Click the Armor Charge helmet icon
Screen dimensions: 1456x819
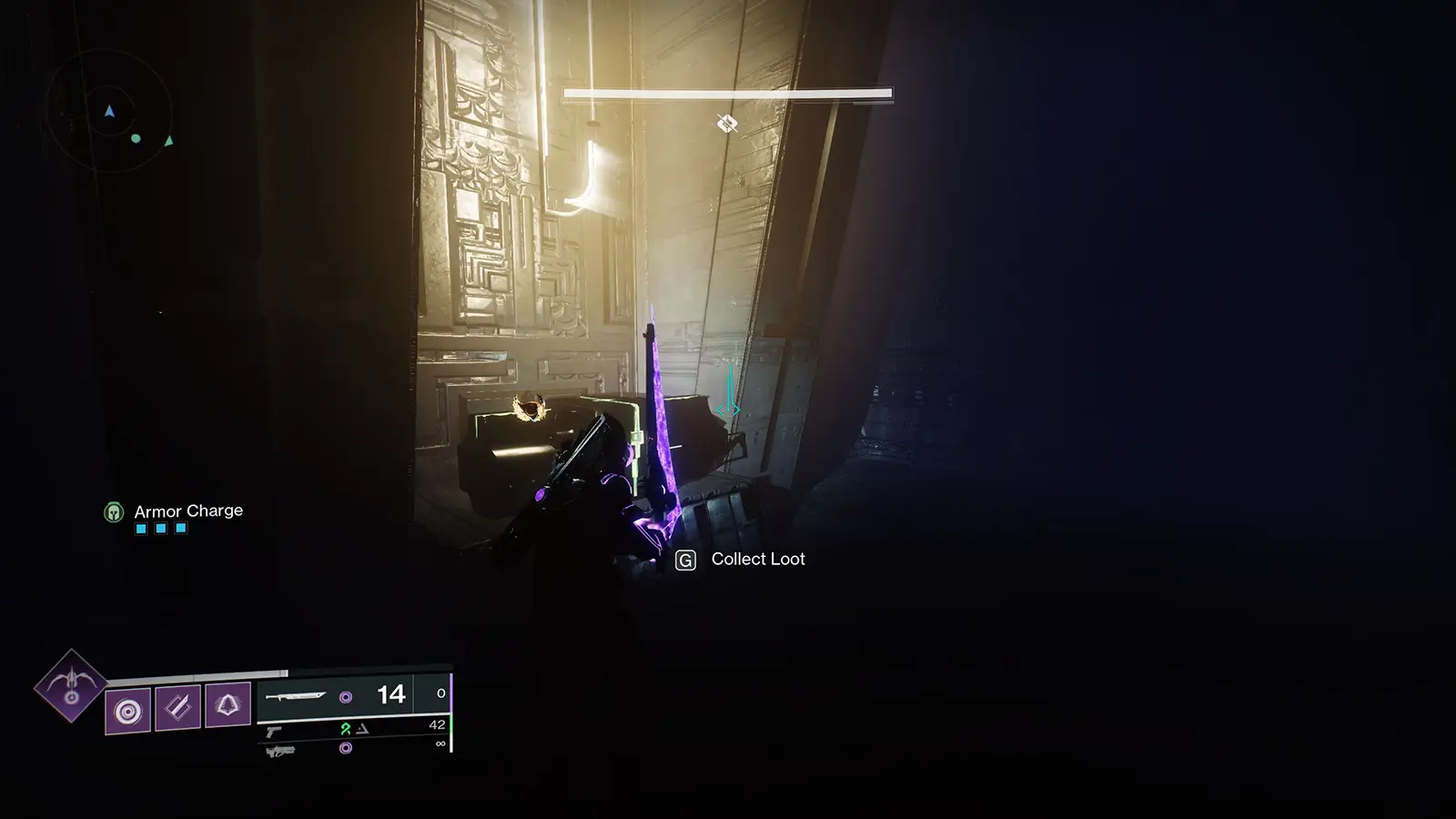pyautogui.click(x=114, y=512)
